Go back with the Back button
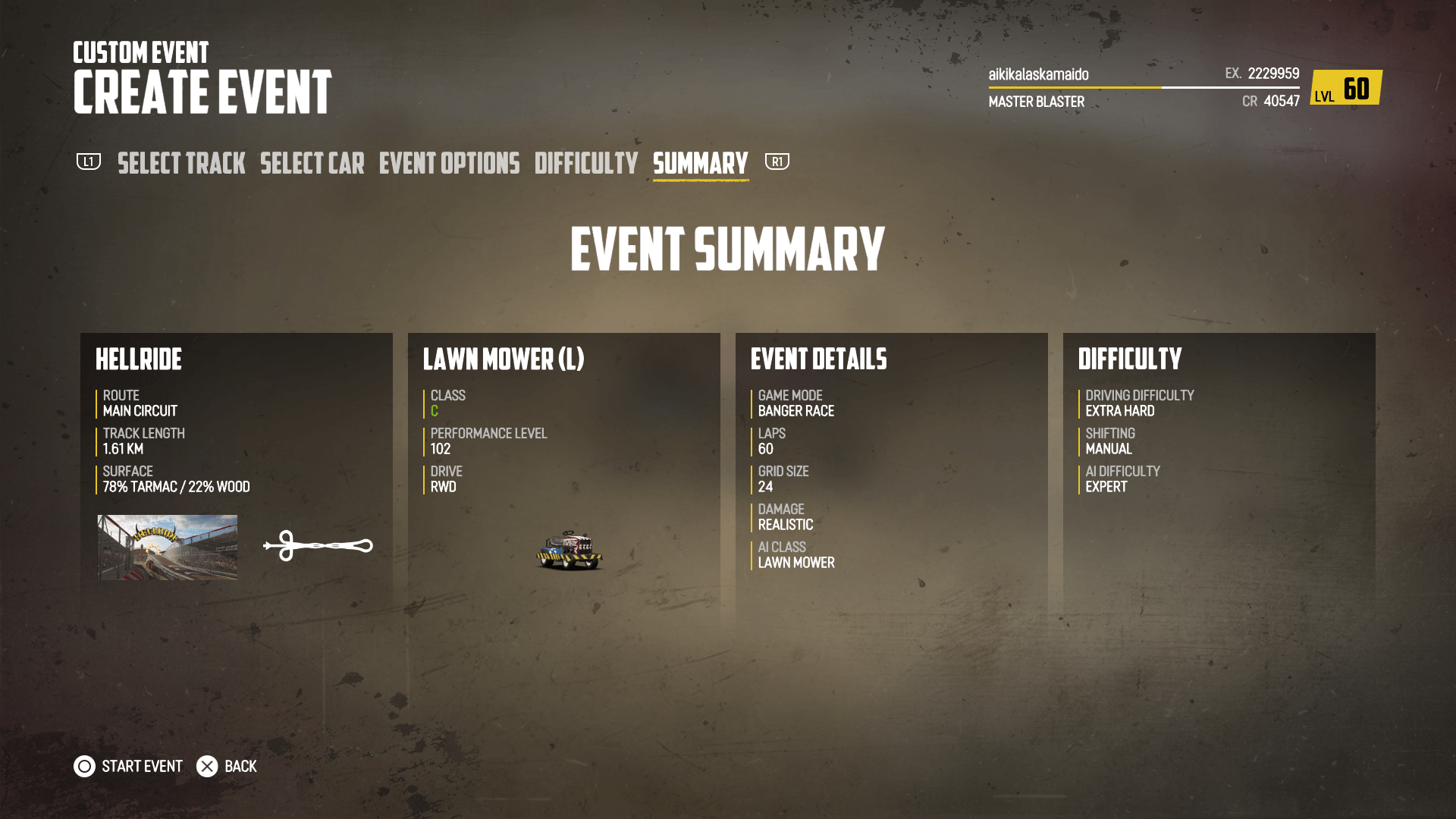1456x819 pixels. (x=227, y=766)
